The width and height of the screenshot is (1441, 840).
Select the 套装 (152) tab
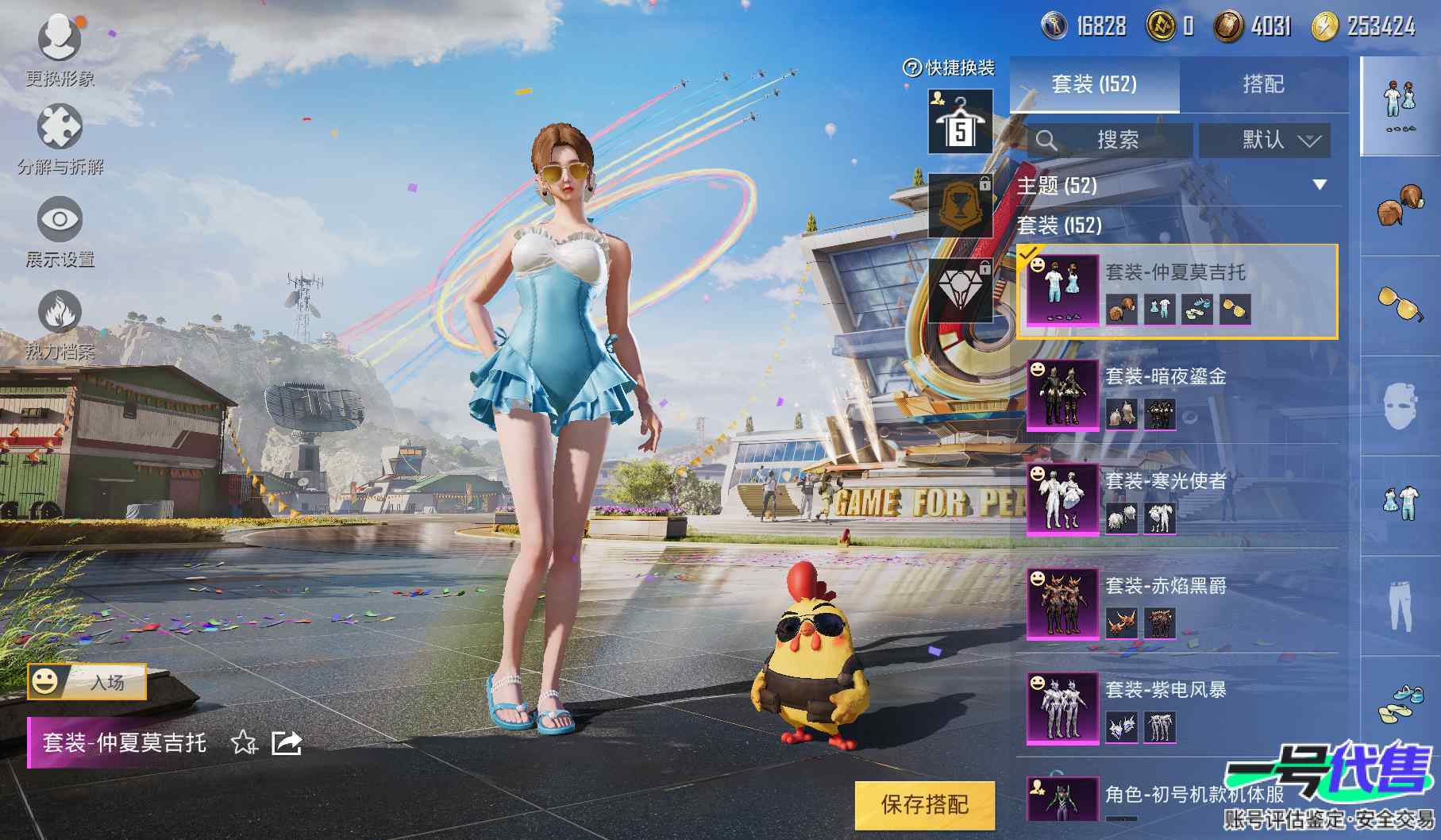[x=1094, y=84]
